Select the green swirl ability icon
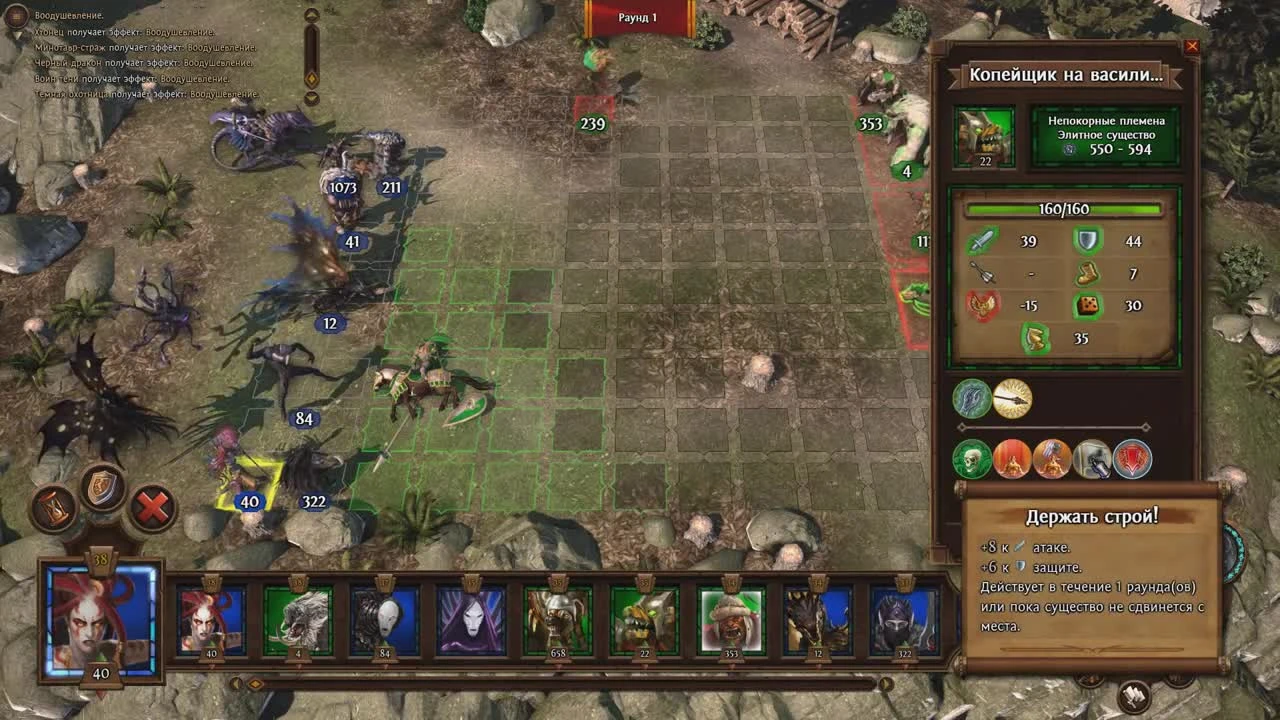Image resolution: width=1280 pixels, height=720 pixels. (x=971, y=398)
